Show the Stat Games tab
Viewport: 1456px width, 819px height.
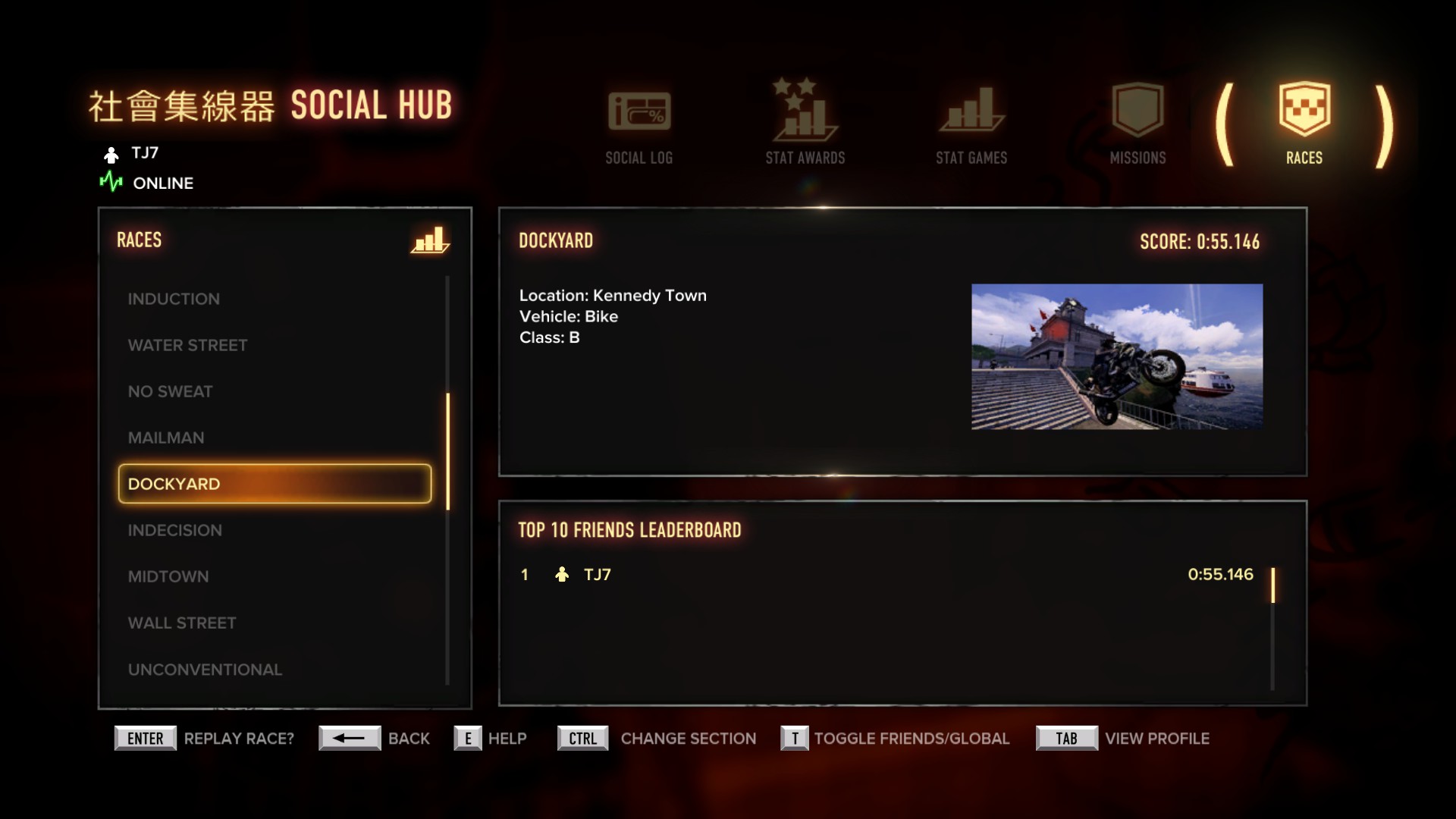971,124
